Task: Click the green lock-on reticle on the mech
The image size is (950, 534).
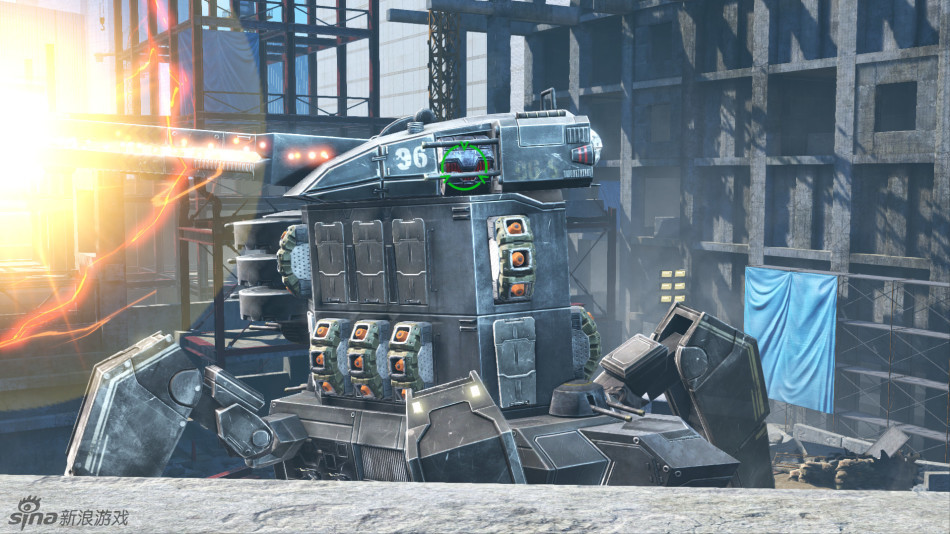Action: pos(465,165)
